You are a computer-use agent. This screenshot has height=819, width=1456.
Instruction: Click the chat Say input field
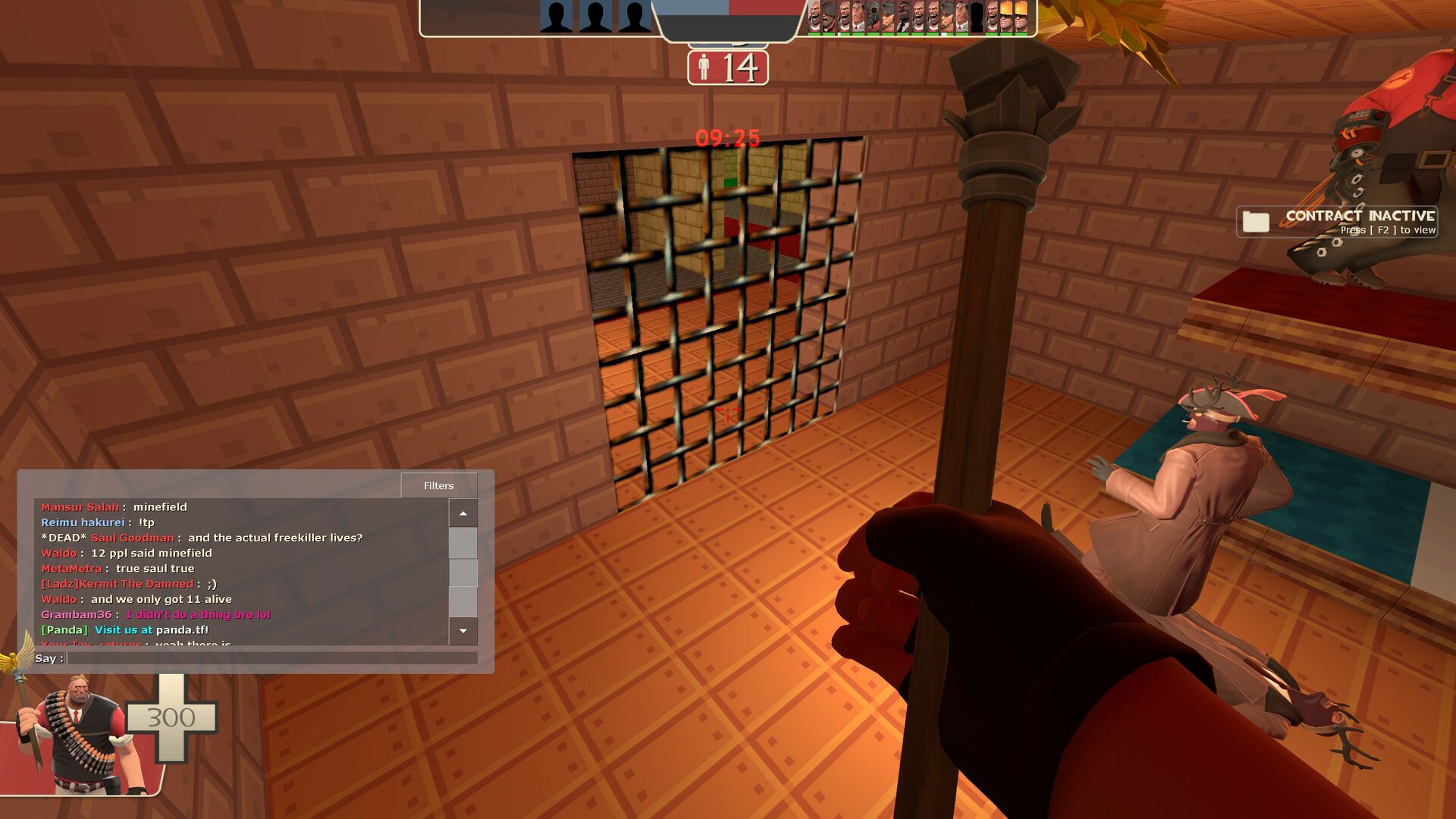click(271, 658)
